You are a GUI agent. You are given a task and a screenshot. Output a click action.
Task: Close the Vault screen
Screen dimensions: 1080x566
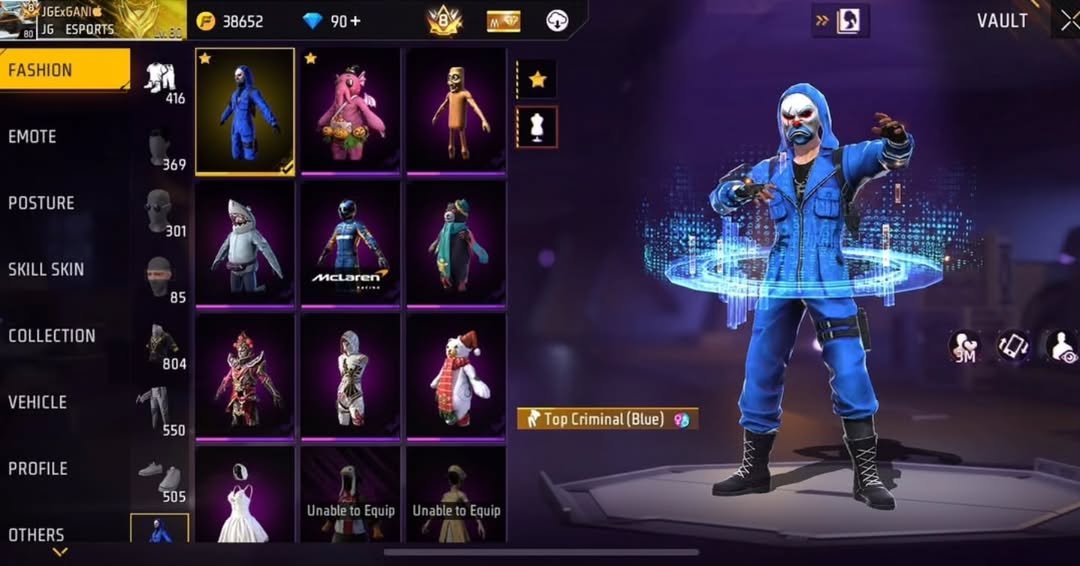point(1065,20)
